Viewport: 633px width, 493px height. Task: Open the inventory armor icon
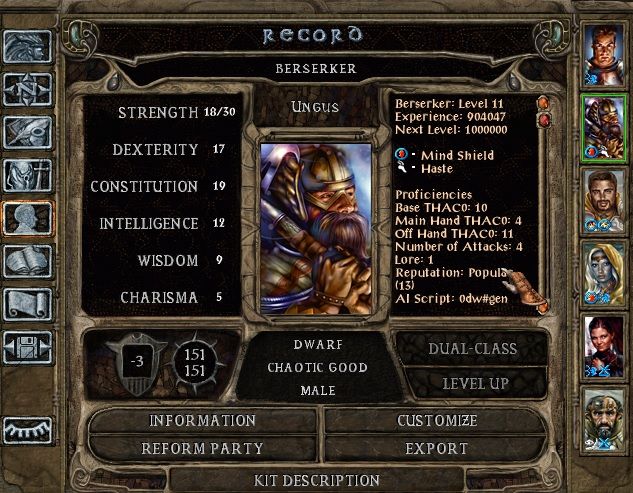tap(27, 176)
